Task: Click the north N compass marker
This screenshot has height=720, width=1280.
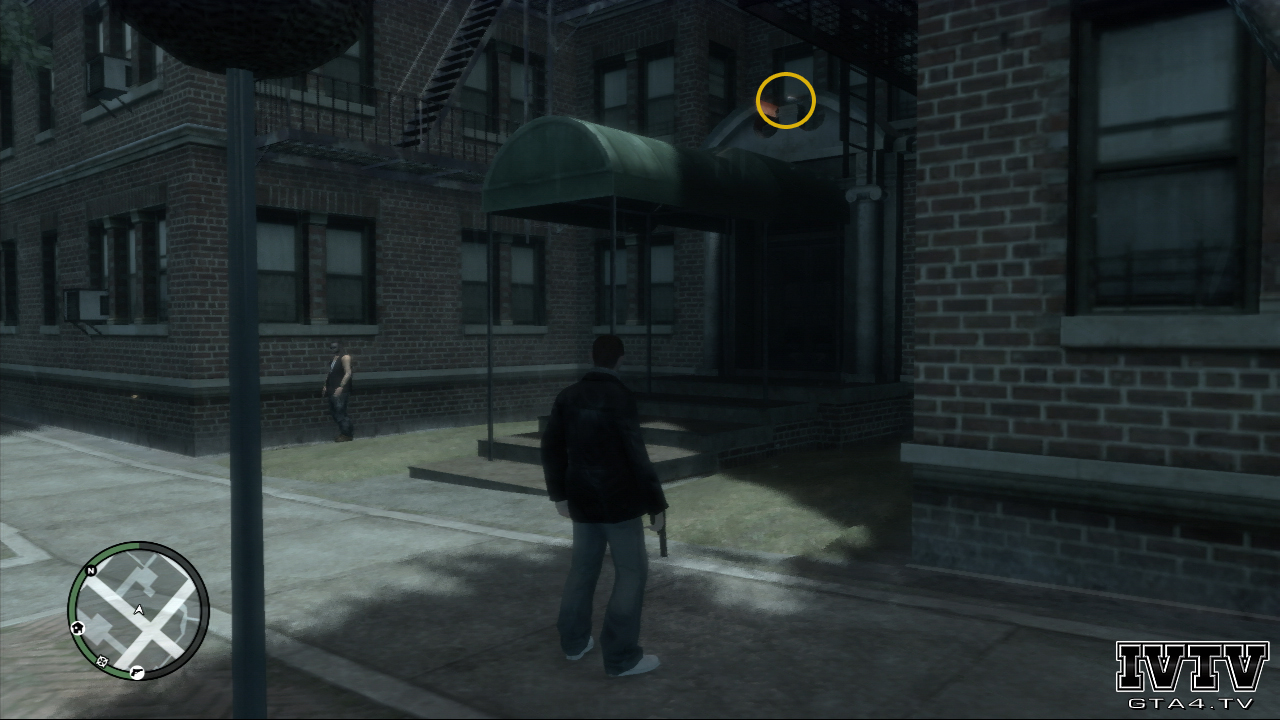Action: point(91,571)
